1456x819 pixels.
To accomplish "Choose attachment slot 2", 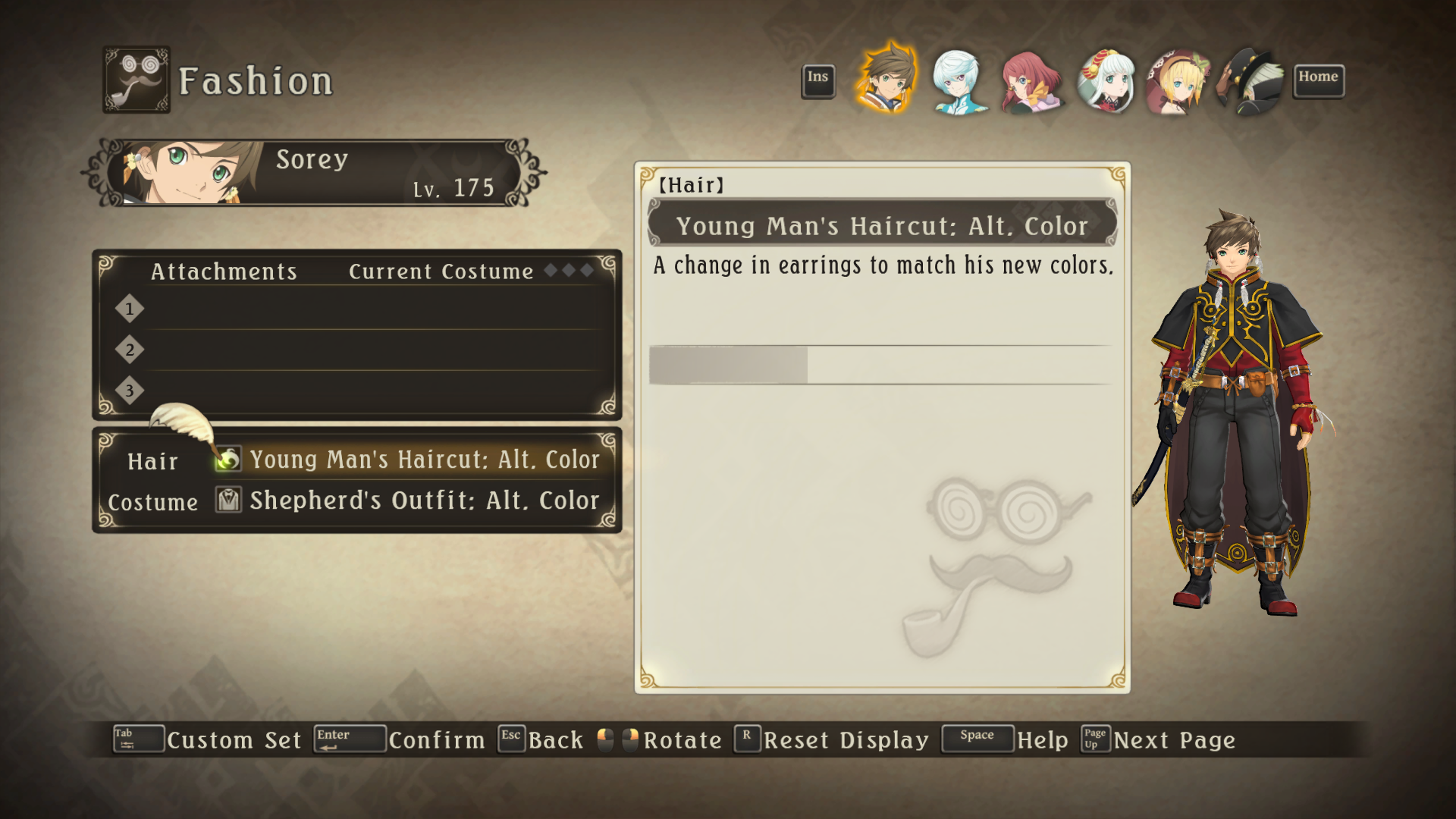I will 364,350.
